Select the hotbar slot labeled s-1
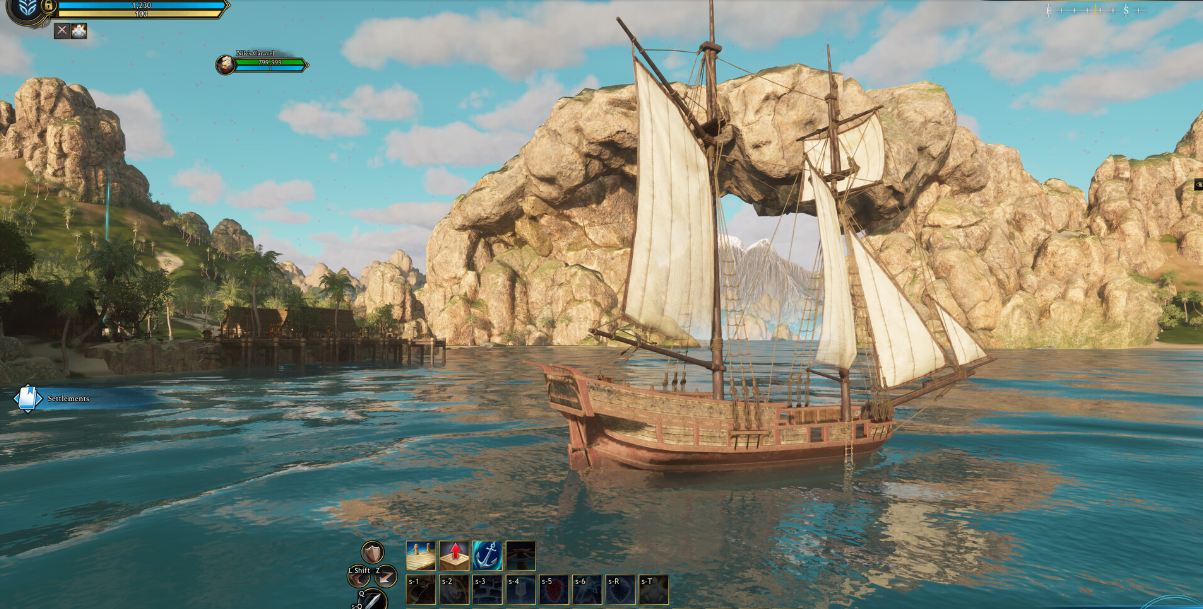Screen dimensions: 1203x609 point(421,589)
